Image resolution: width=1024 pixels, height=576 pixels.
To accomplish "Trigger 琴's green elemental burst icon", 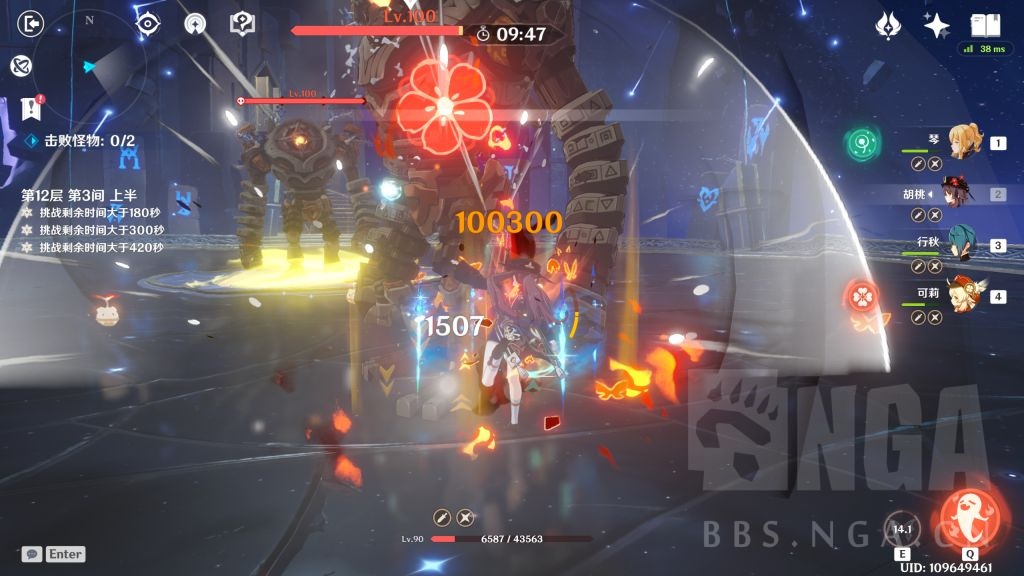I will [861, 144].
